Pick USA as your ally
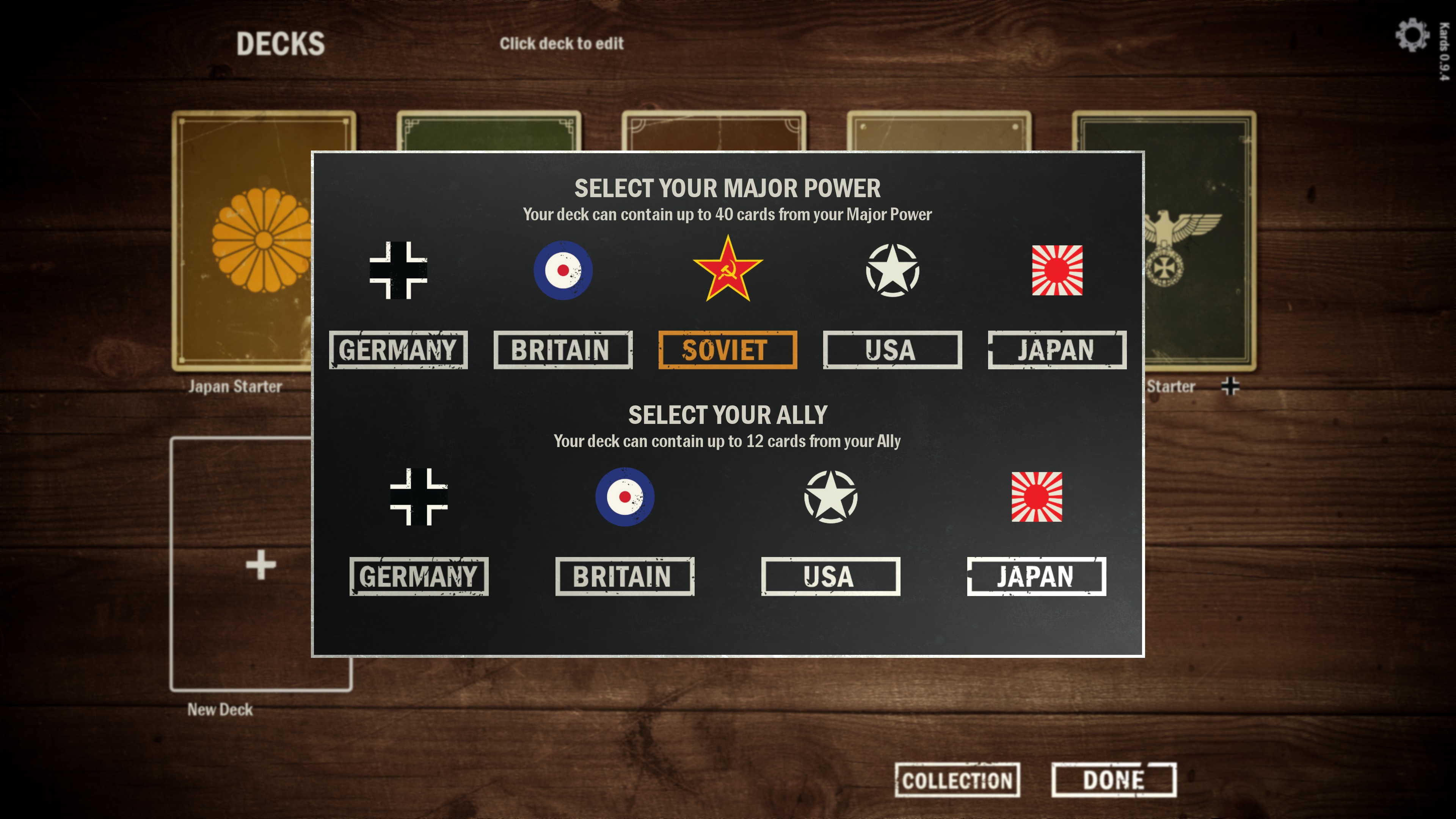This screenshot has width=1456, height=819. (x=830, y=576)
